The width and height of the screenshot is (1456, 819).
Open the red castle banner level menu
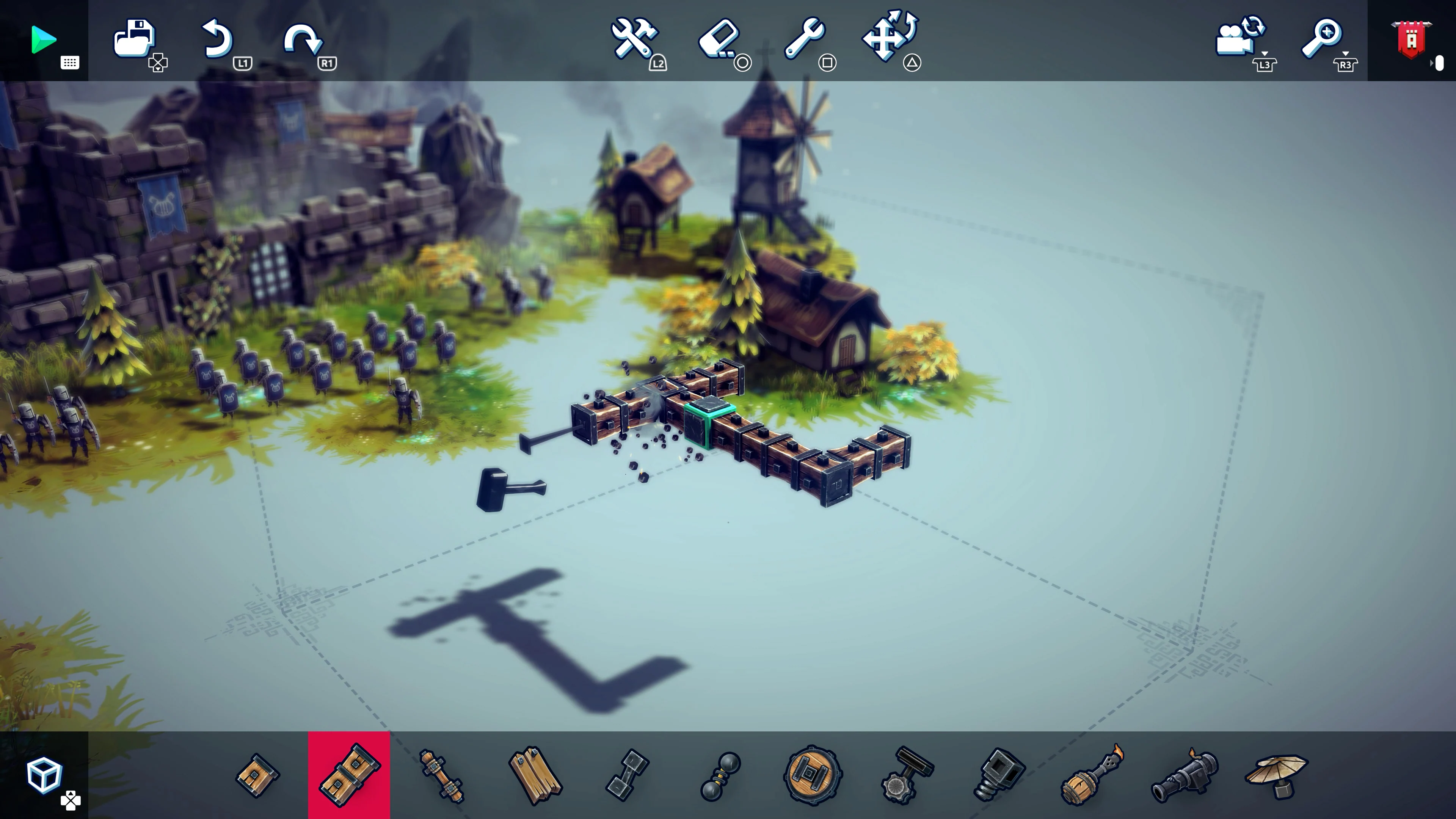coord(1411,39)
